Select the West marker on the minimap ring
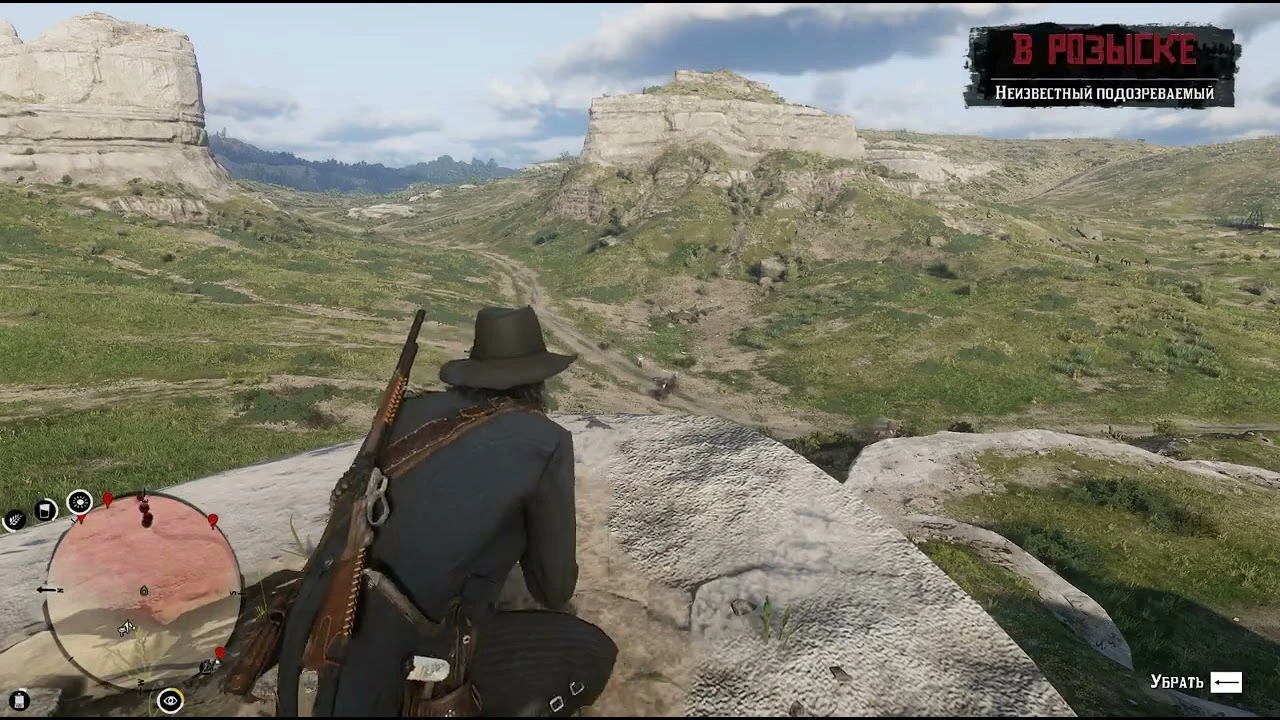 point(140,681)
